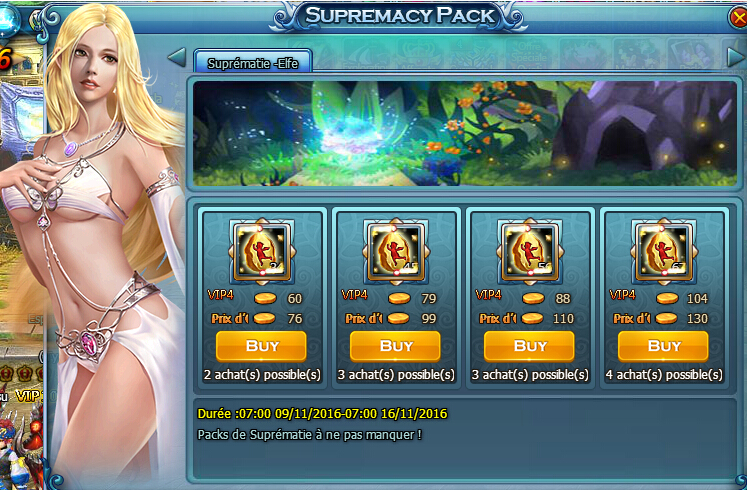This screenshot has width=747, height=490.
Task: Buy the pack priced at 104 gold
Action: [x=663, y=346]
